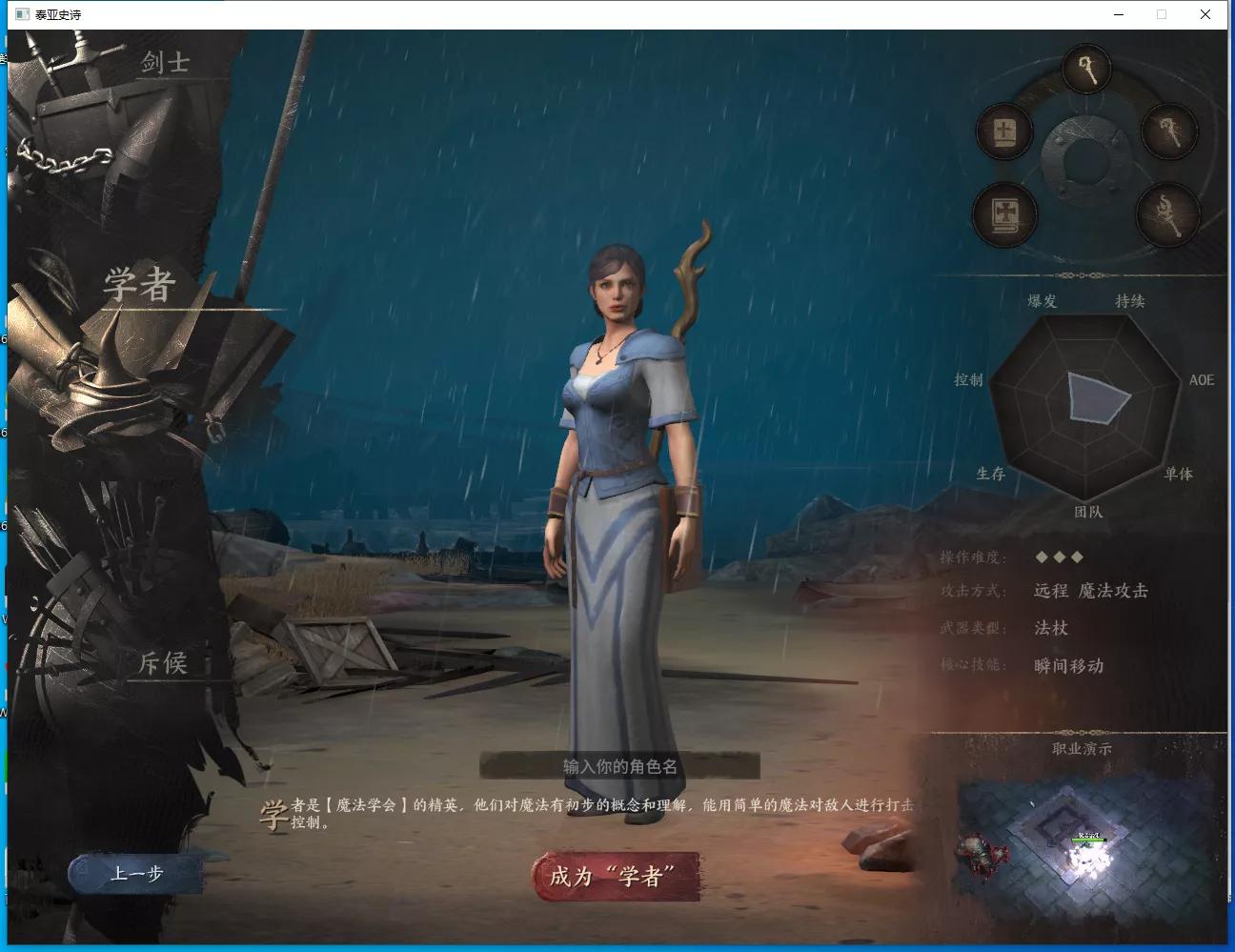Go back with the 上一步 button
Viewport: 1235px width, 952px height.
pyautogui.click(x=136, y=873)
